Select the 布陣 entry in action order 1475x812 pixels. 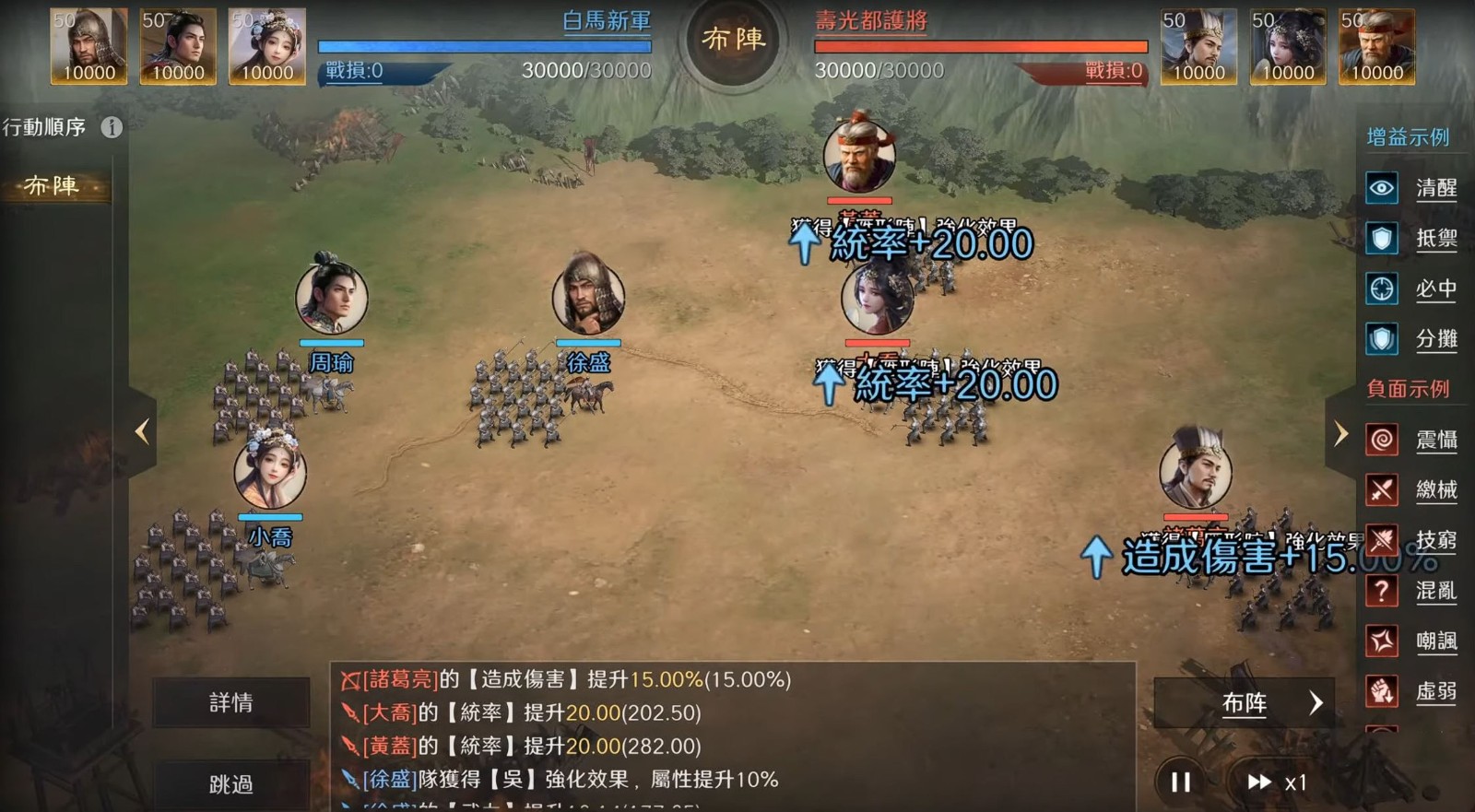point(53,186)
